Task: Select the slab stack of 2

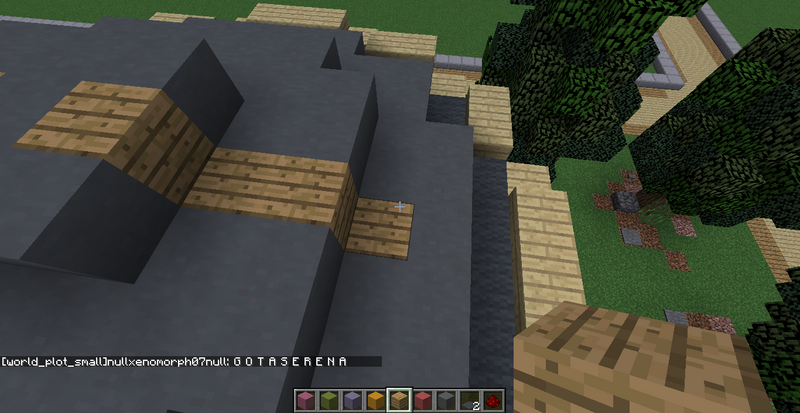Action: coord(470,401)
